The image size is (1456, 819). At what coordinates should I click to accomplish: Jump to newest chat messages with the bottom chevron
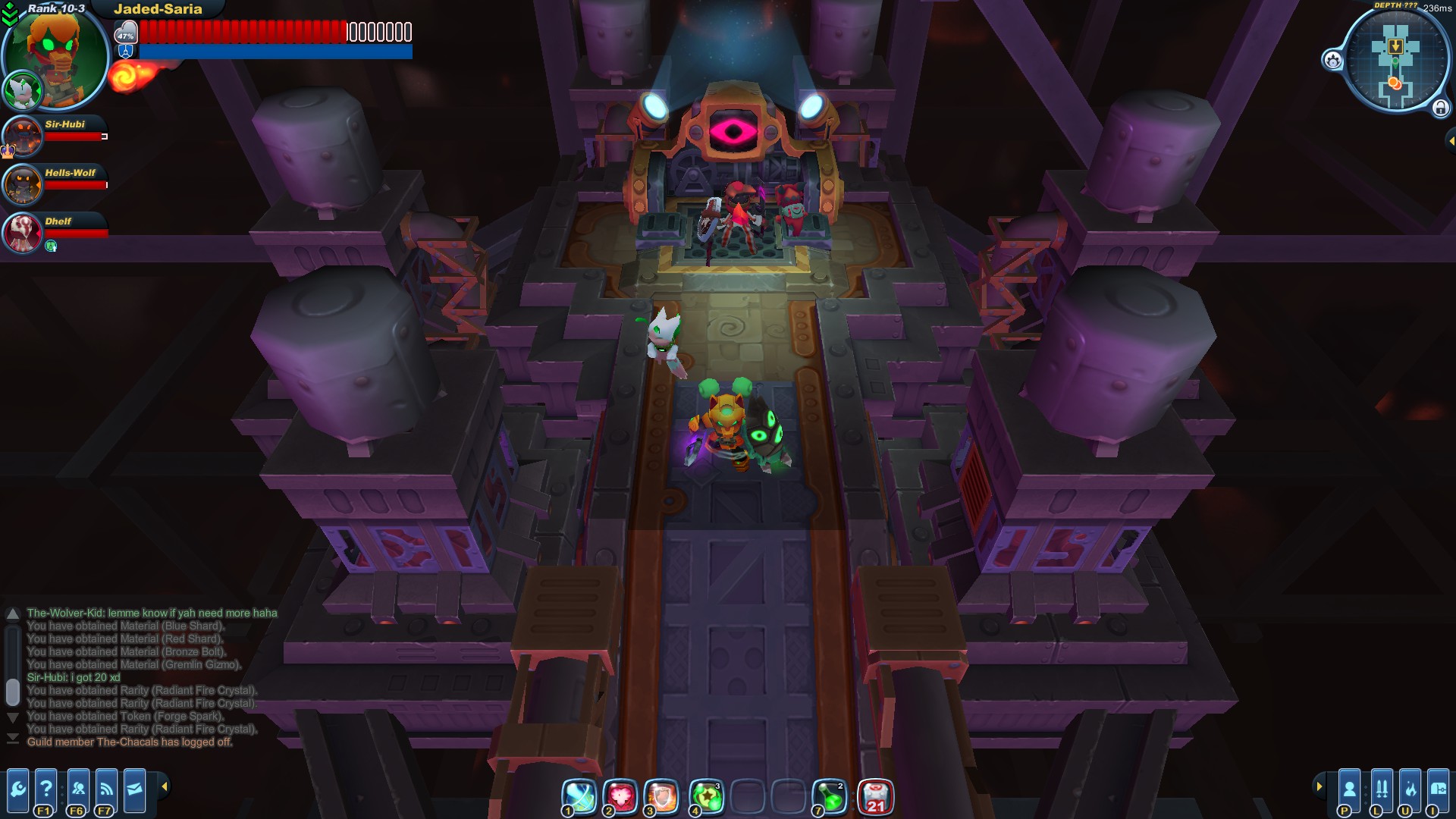pos(13,737)
